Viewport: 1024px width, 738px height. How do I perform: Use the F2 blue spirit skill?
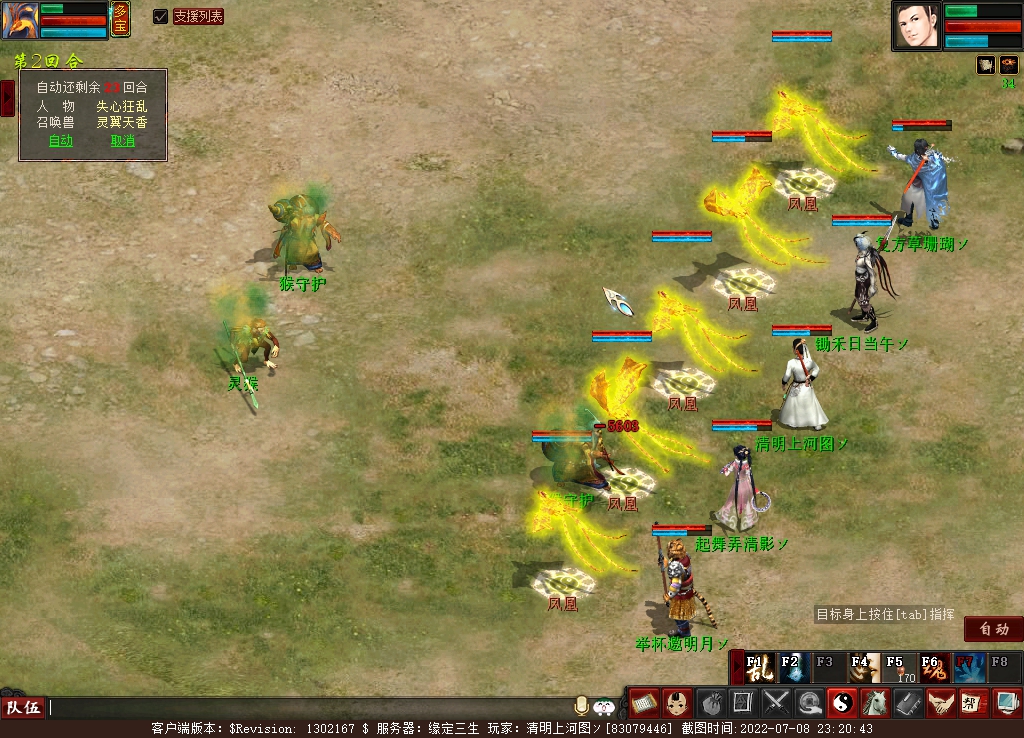[x=793, y=668]
